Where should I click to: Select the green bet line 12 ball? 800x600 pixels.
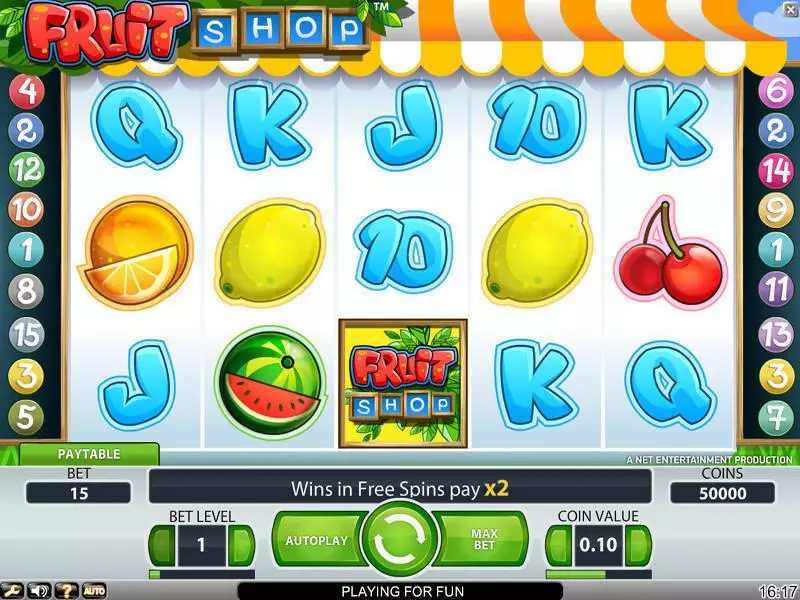point(25,170)
